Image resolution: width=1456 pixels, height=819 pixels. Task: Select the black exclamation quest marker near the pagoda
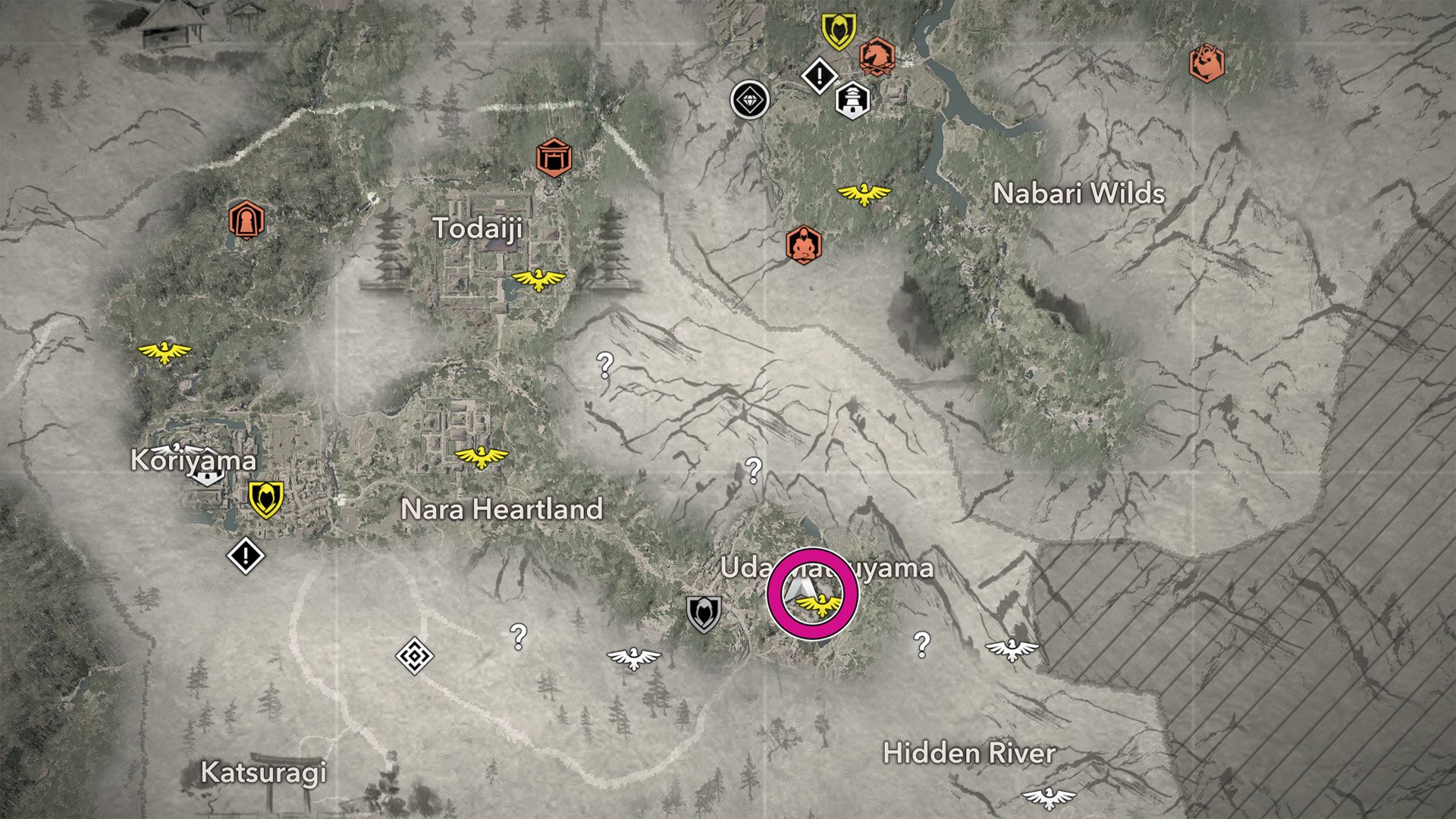(820, 75)
